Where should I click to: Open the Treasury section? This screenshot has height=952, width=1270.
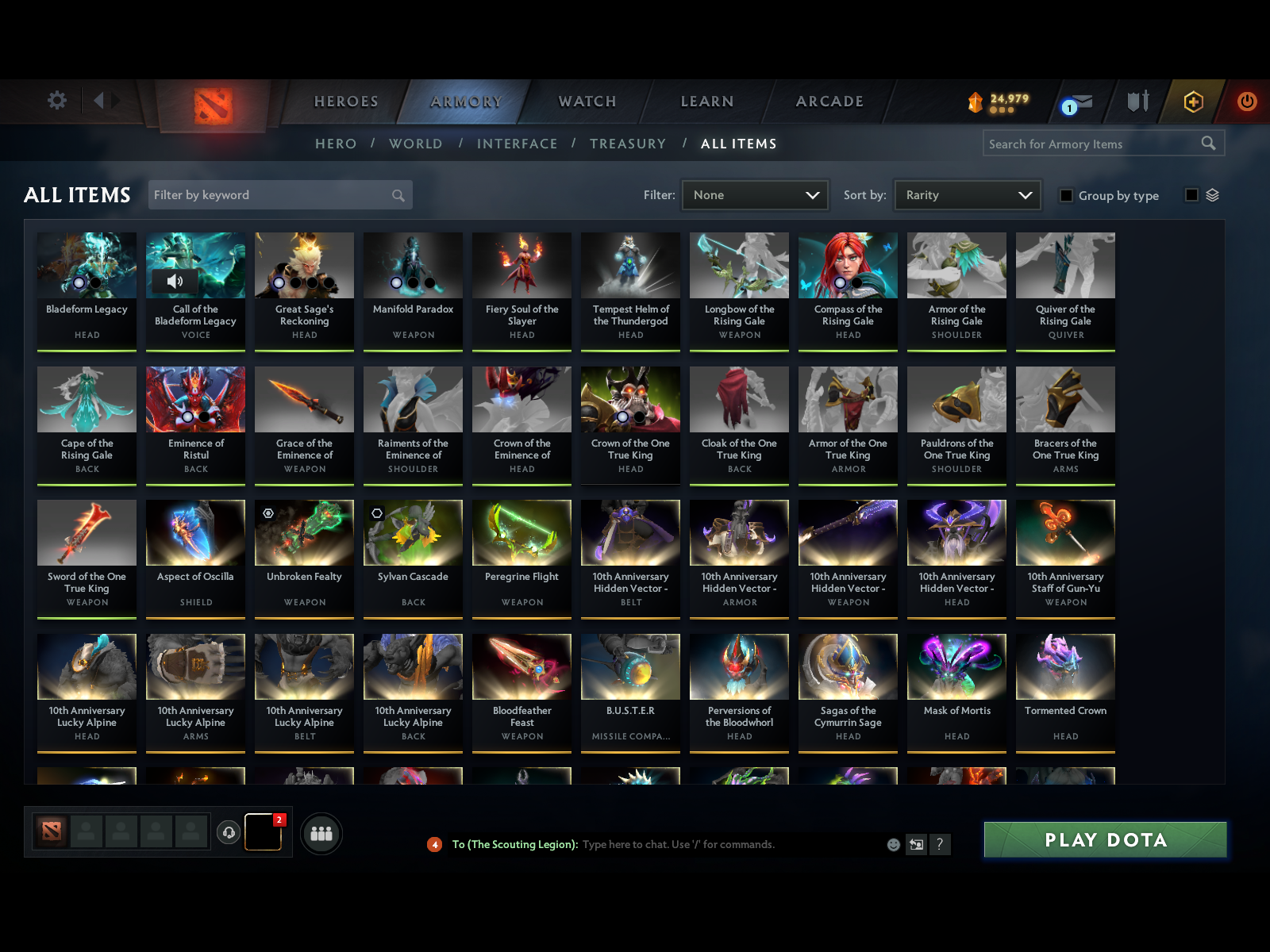click(x=628, y=144)
